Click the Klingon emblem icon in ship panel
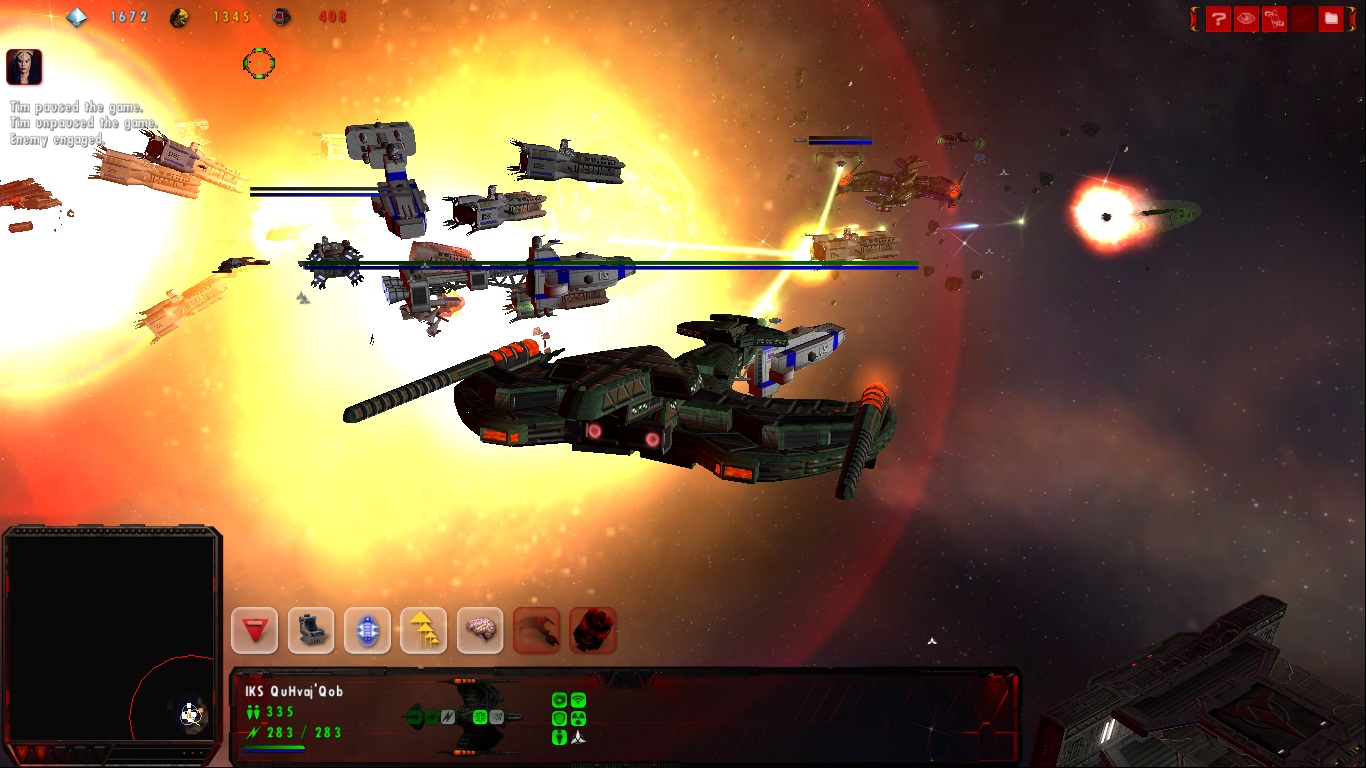The image size is (1366, 768). [578, 737]
